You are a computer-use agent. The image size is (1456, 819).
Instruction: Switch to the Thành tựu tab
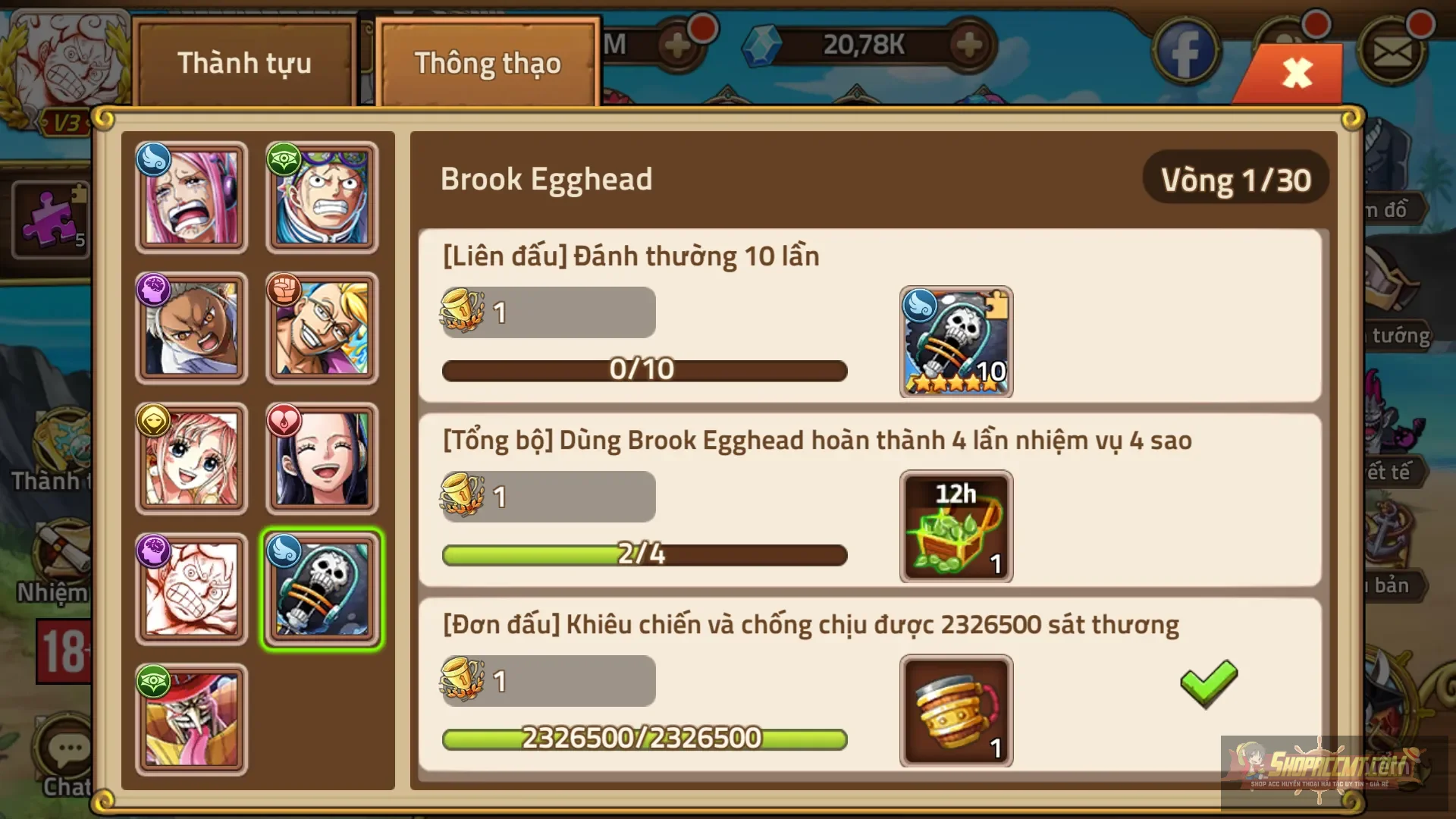(x=244, y=64)
